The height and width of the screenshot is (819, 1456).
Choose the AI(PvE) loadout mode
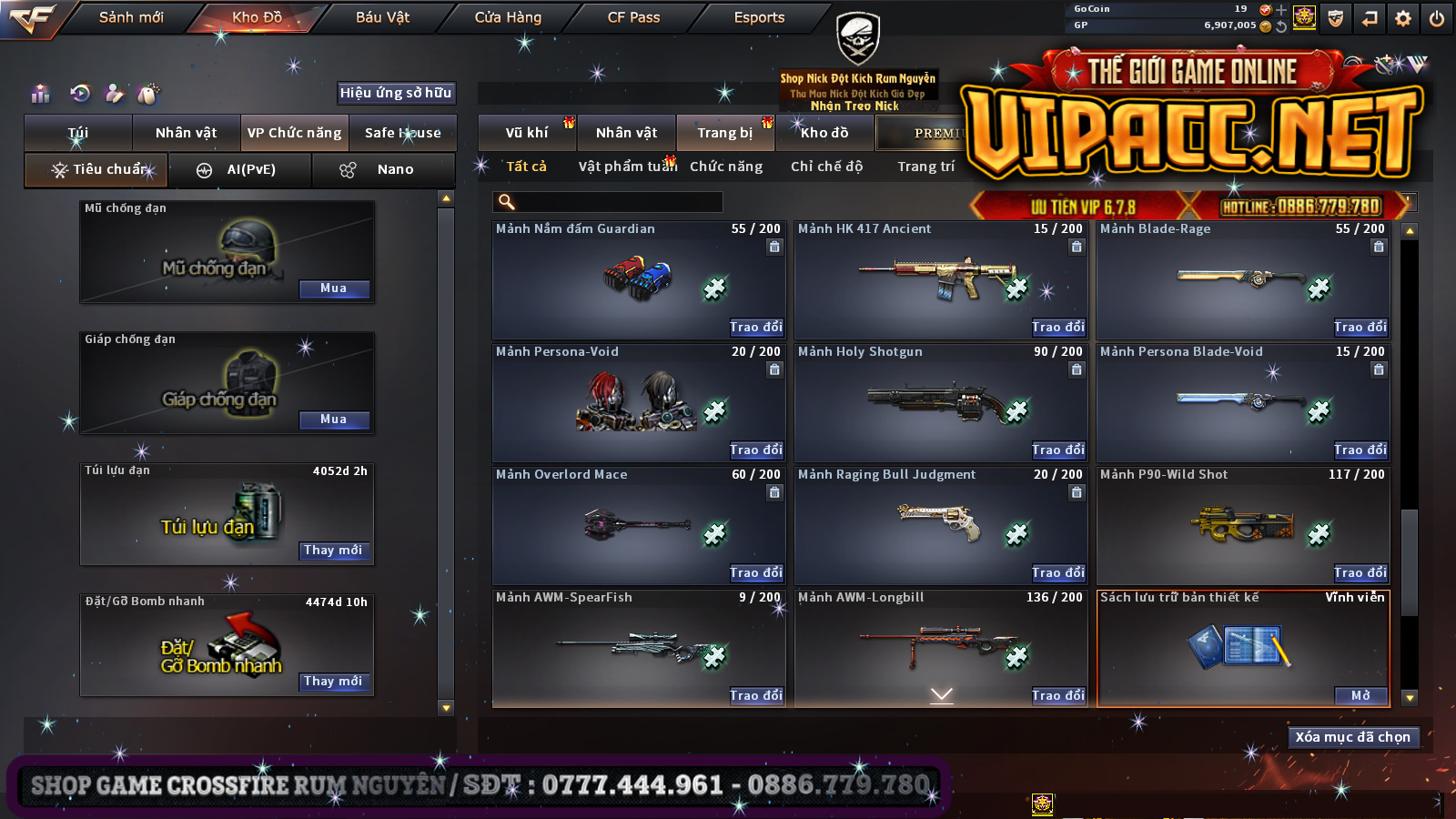point(240,170)
